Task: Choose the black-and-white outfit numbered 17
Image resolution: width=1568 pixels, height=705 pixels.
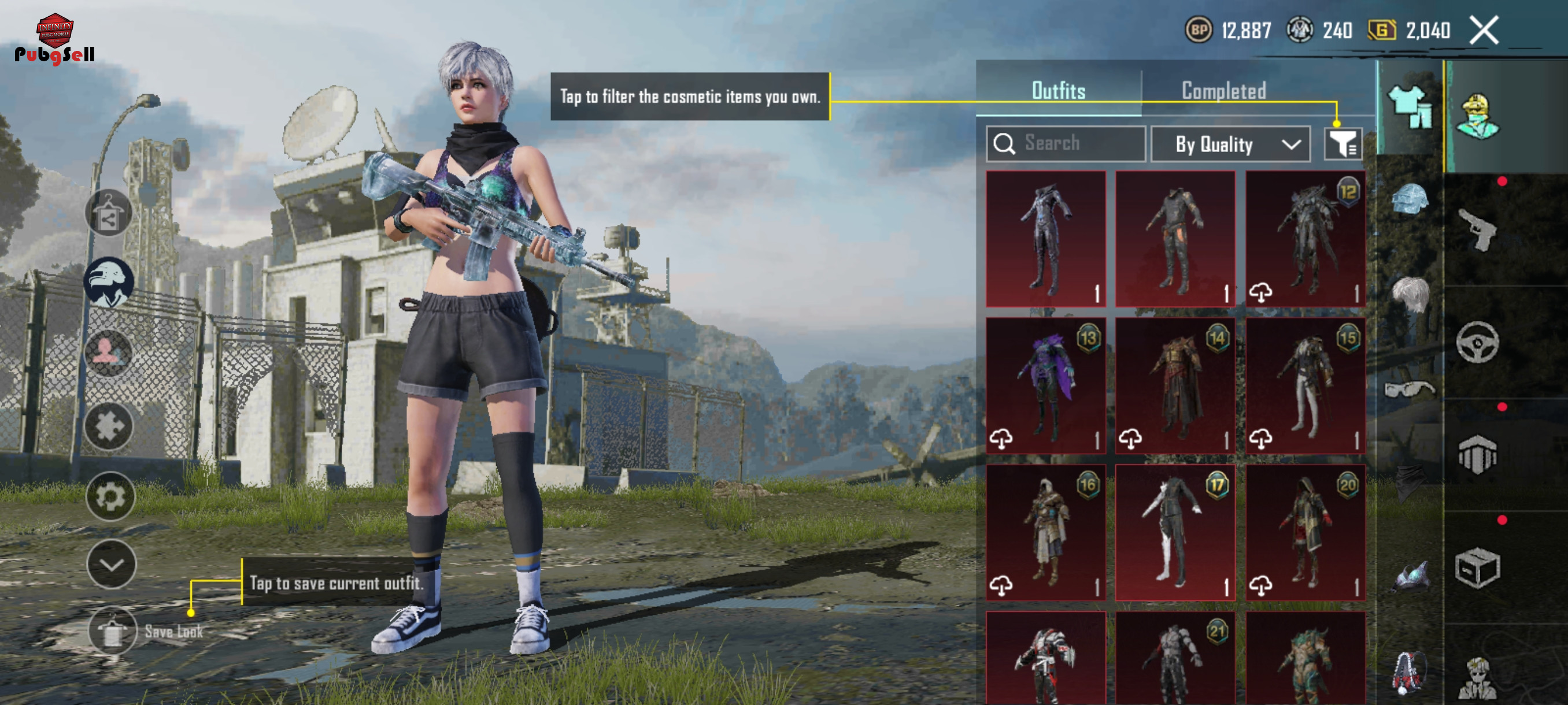Action: tap(1175, 532)
